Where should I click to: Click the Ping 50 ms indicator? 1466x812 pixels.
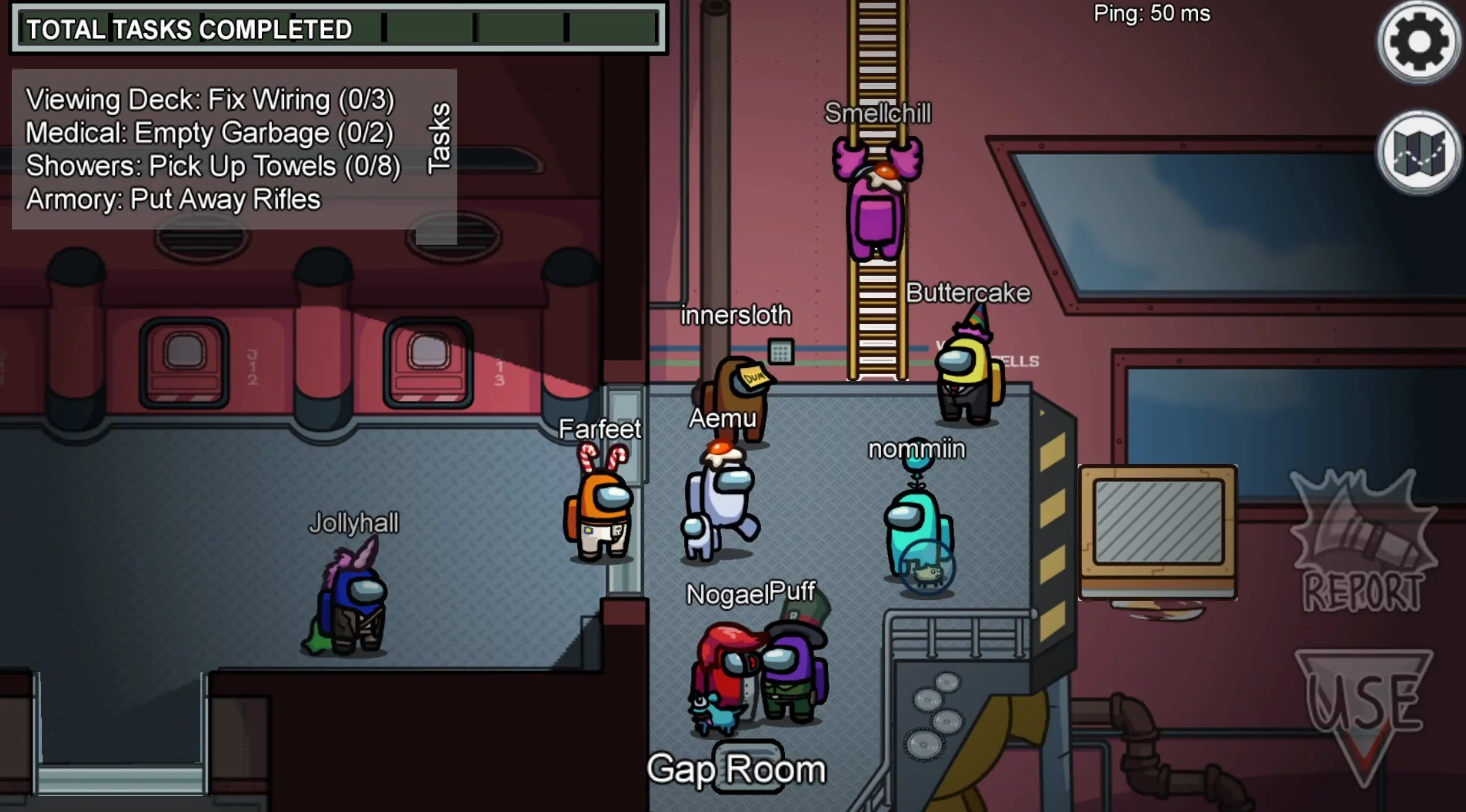coord(1149,14)
